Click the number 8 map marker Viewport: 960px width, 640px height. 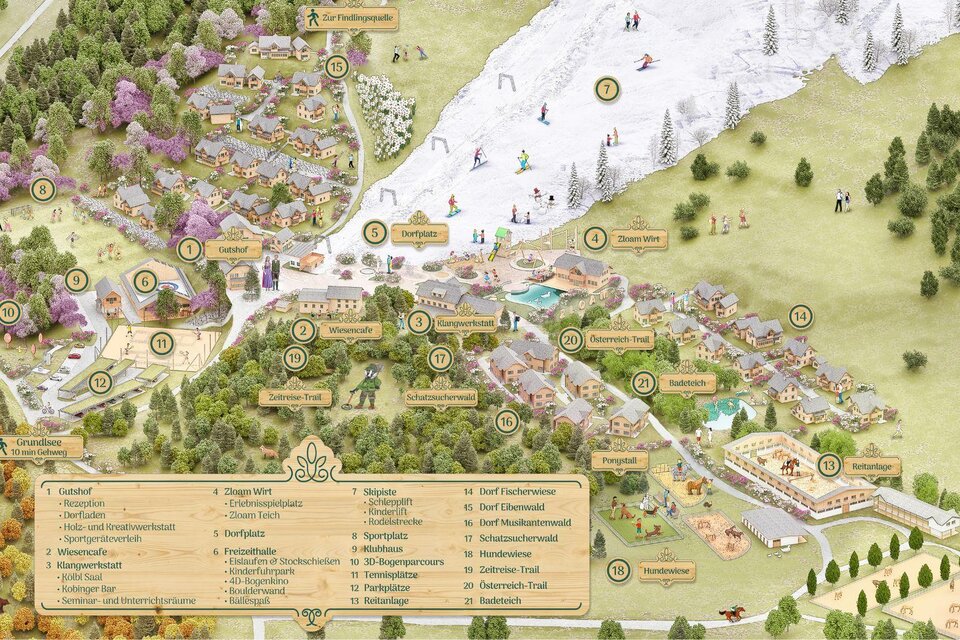(42, 189)
